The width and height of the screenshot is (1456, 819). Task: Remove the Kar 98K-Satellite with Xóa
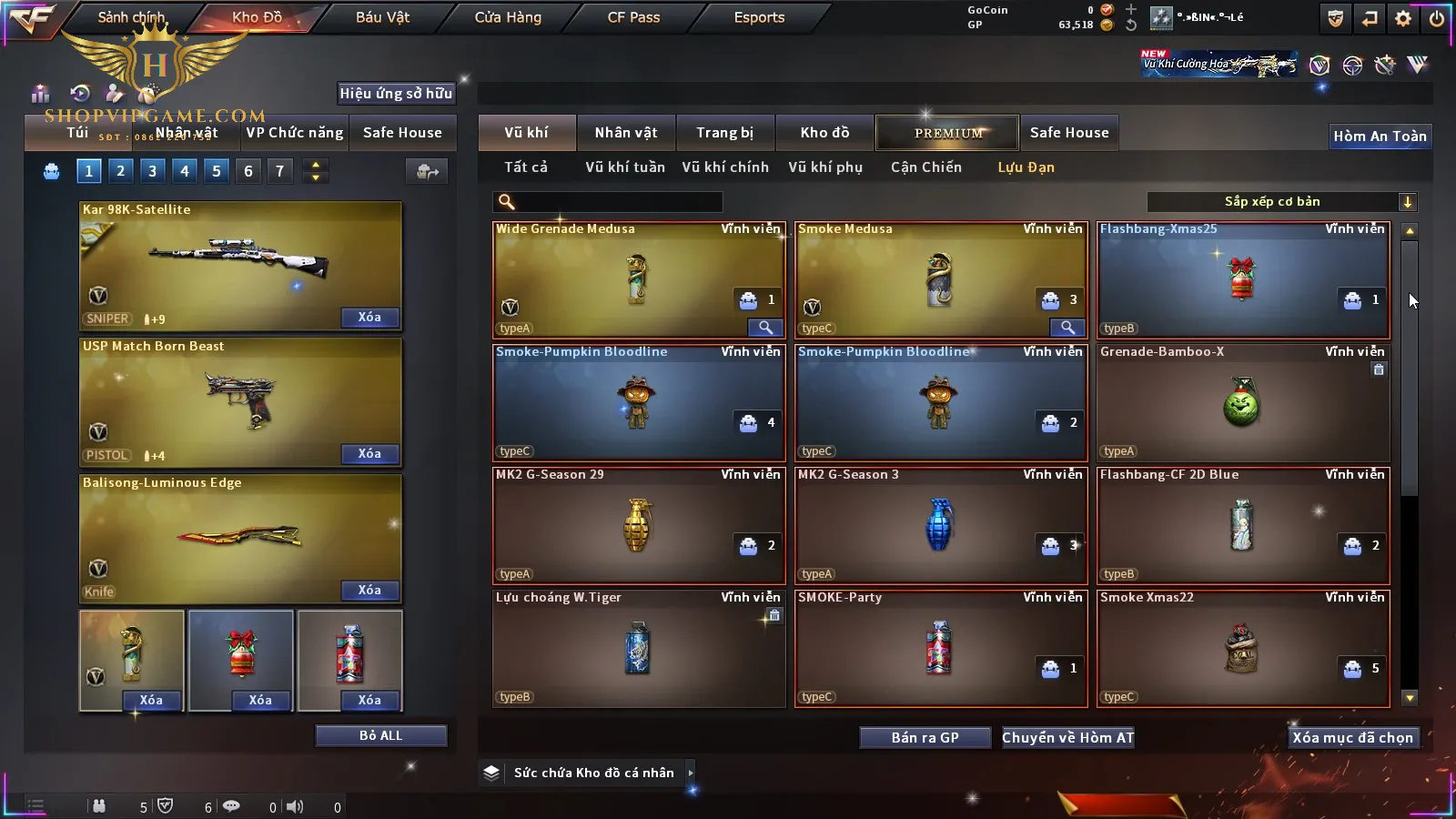pos(369,318)
